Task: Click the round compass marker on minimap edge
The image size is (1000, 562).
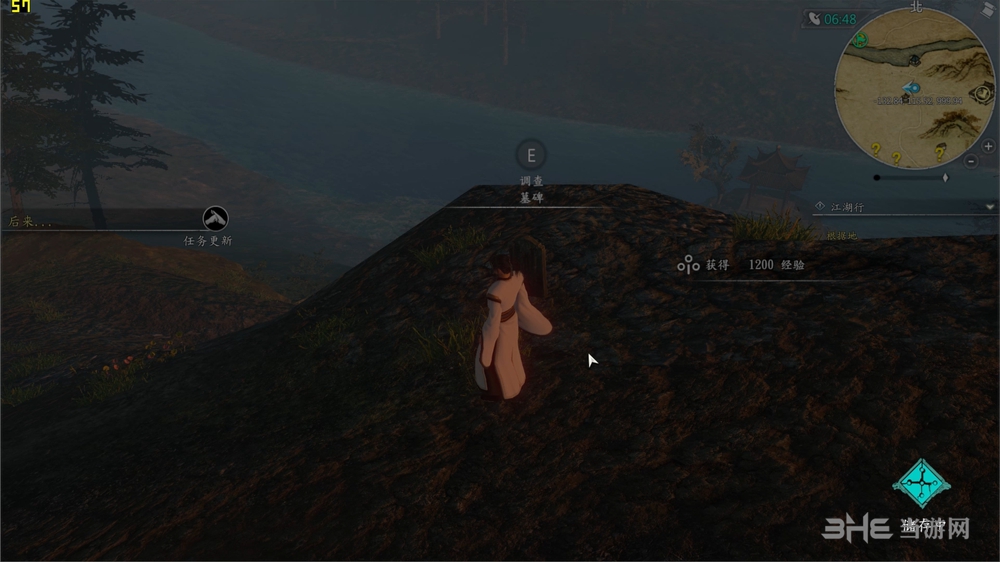Action: tap(982, 95)
